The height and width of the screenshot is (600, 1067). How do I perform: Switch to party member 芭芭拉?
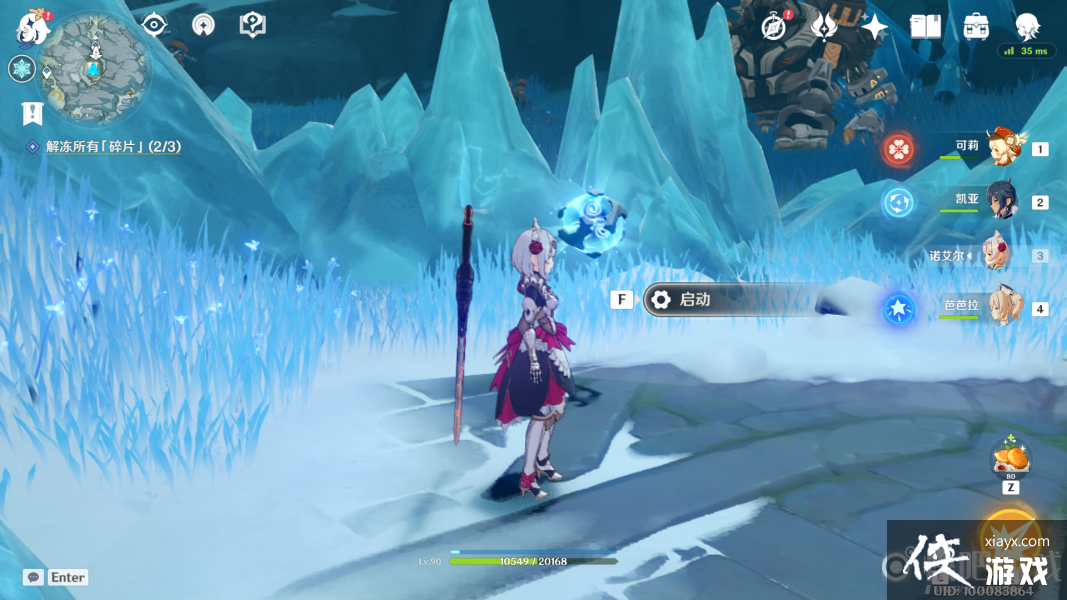1000,308
